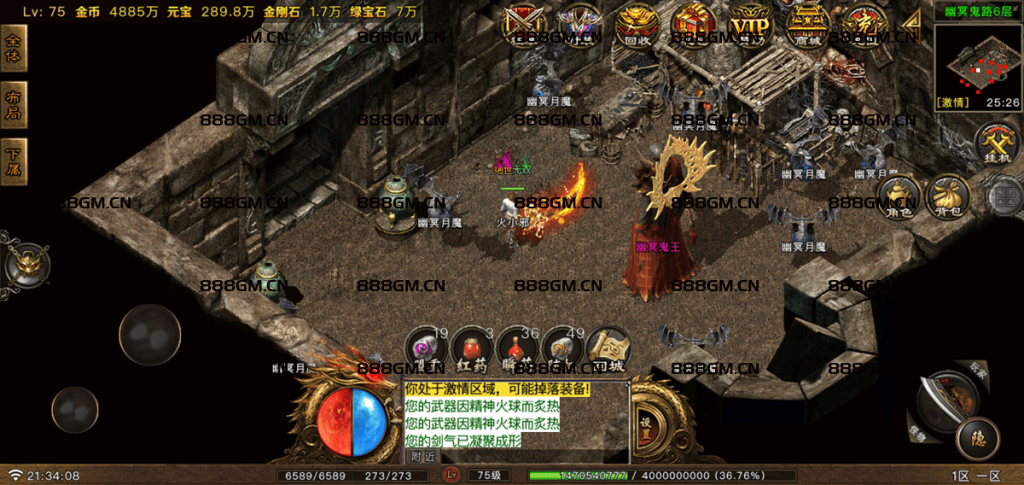1024x485 pixels.
Task: Select the 全体 chat channel tab
Action: pyautogui.click(x=14, y=47)
